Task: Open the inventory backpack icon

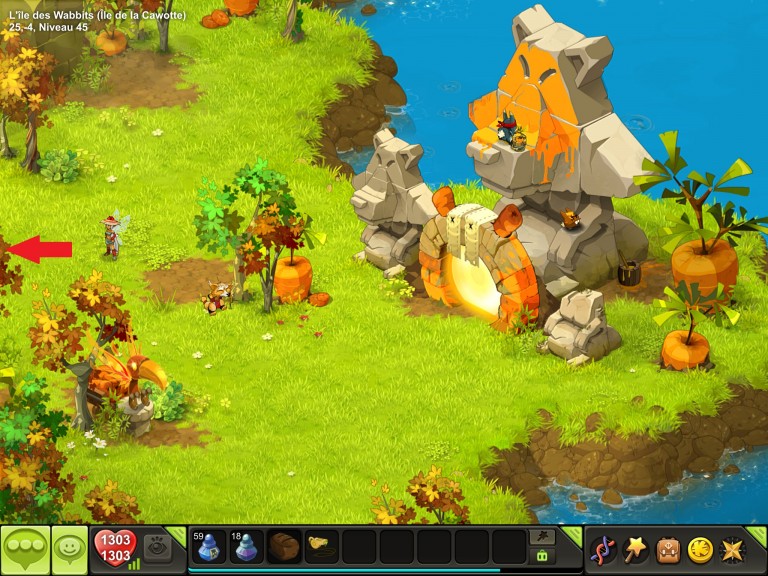Action: [668, 549]
